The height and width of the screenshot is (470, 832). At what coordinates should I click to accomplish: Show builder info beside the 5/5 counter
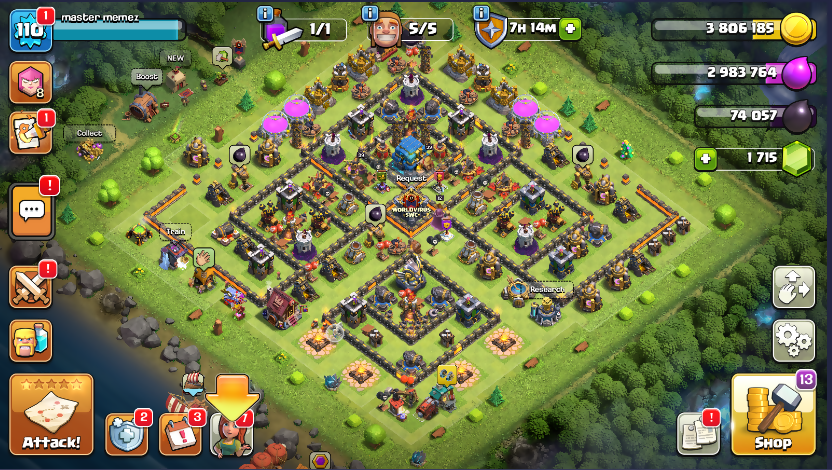(x=370, y=13)
